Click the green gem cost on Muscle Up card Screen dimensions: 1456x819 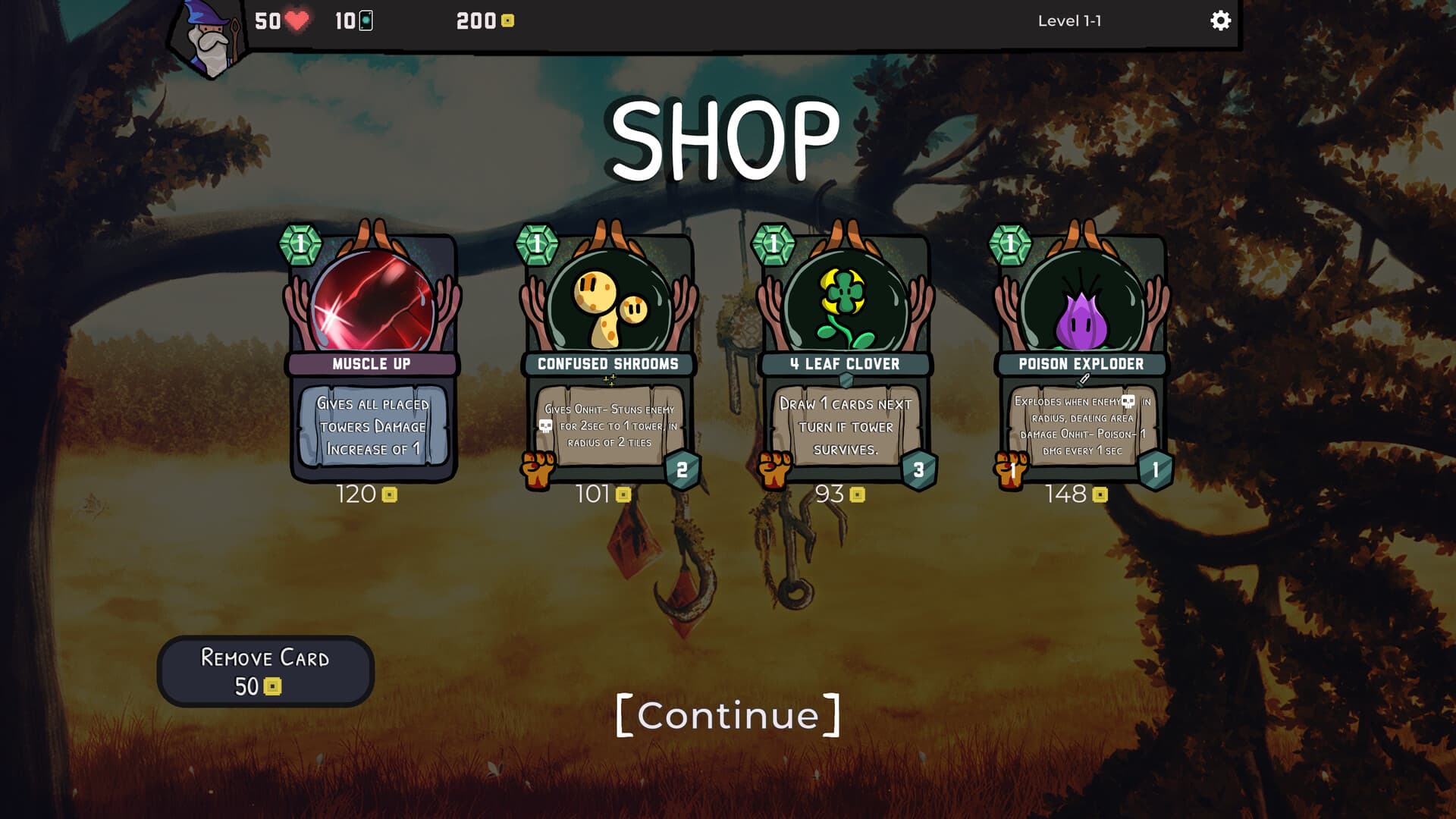click(300, 243)
